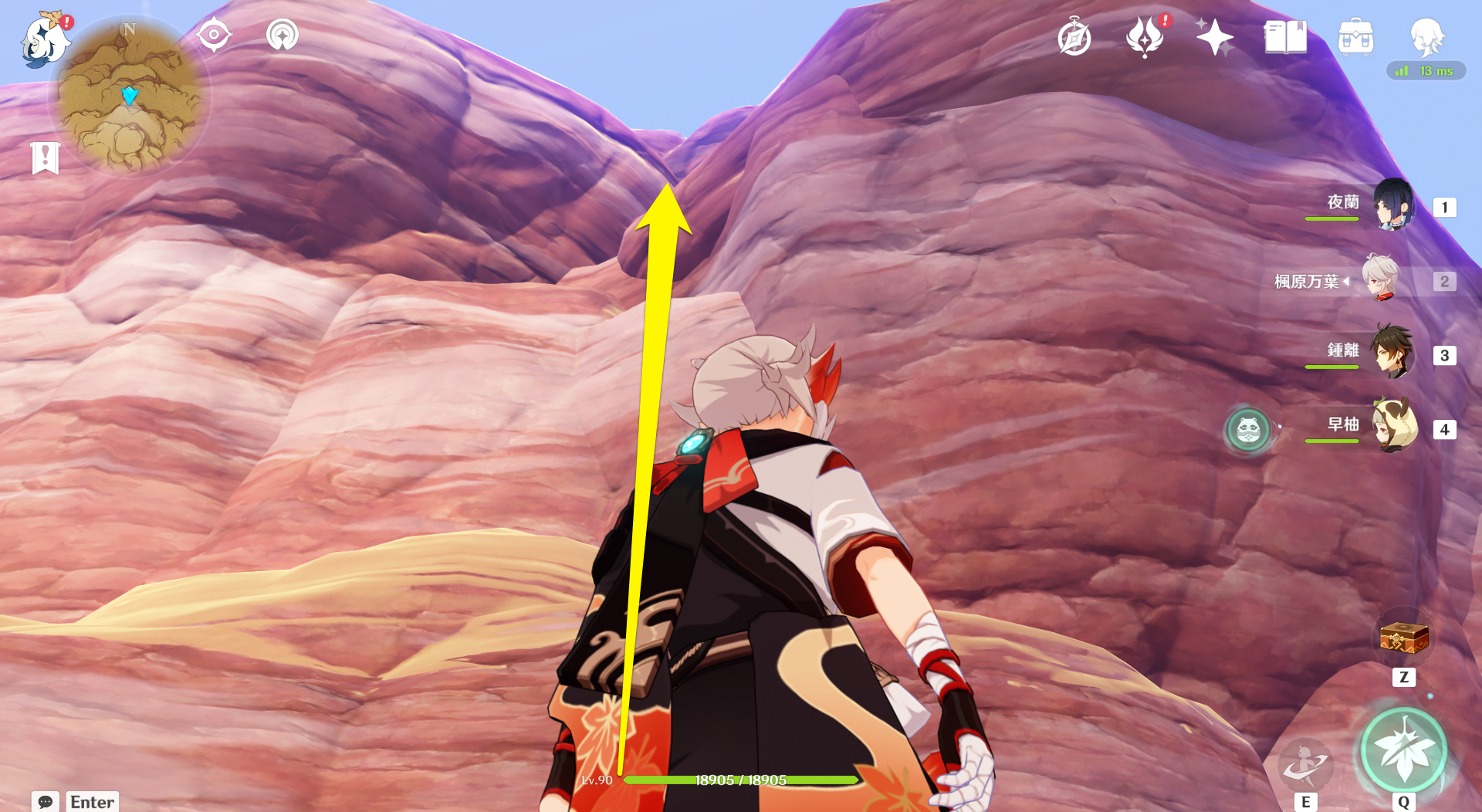Open the Battle Pass with notification badge
This screenshot has width=1482, height=812.
tap(1145, 36)
